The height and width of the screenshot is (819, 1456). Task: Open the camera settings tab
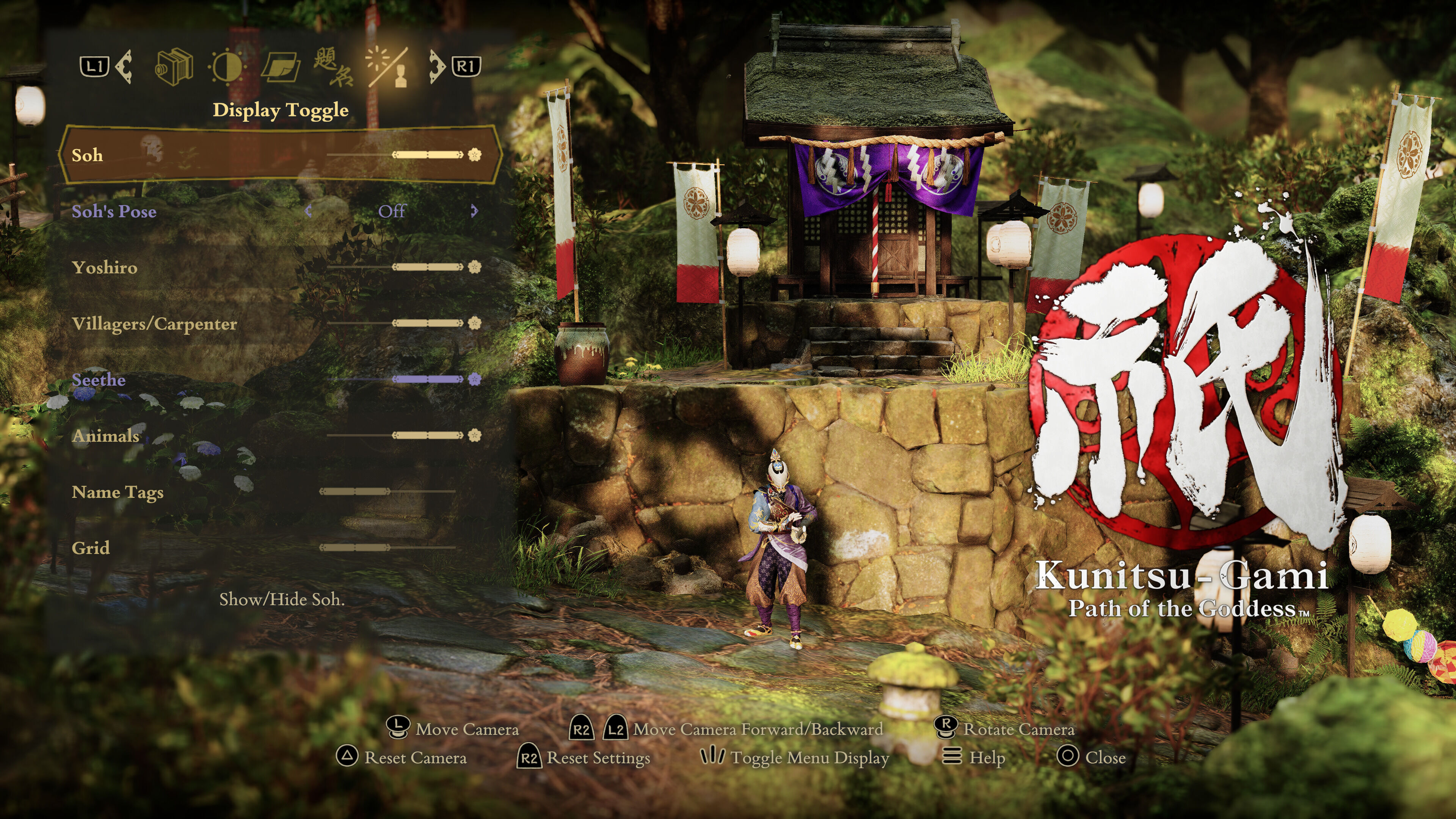[174, 67]
